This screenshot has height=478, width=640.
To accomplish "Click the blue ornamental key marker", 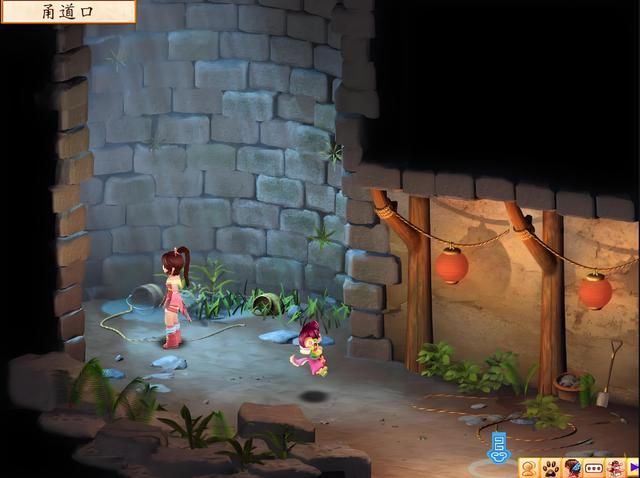I will 498,445.
